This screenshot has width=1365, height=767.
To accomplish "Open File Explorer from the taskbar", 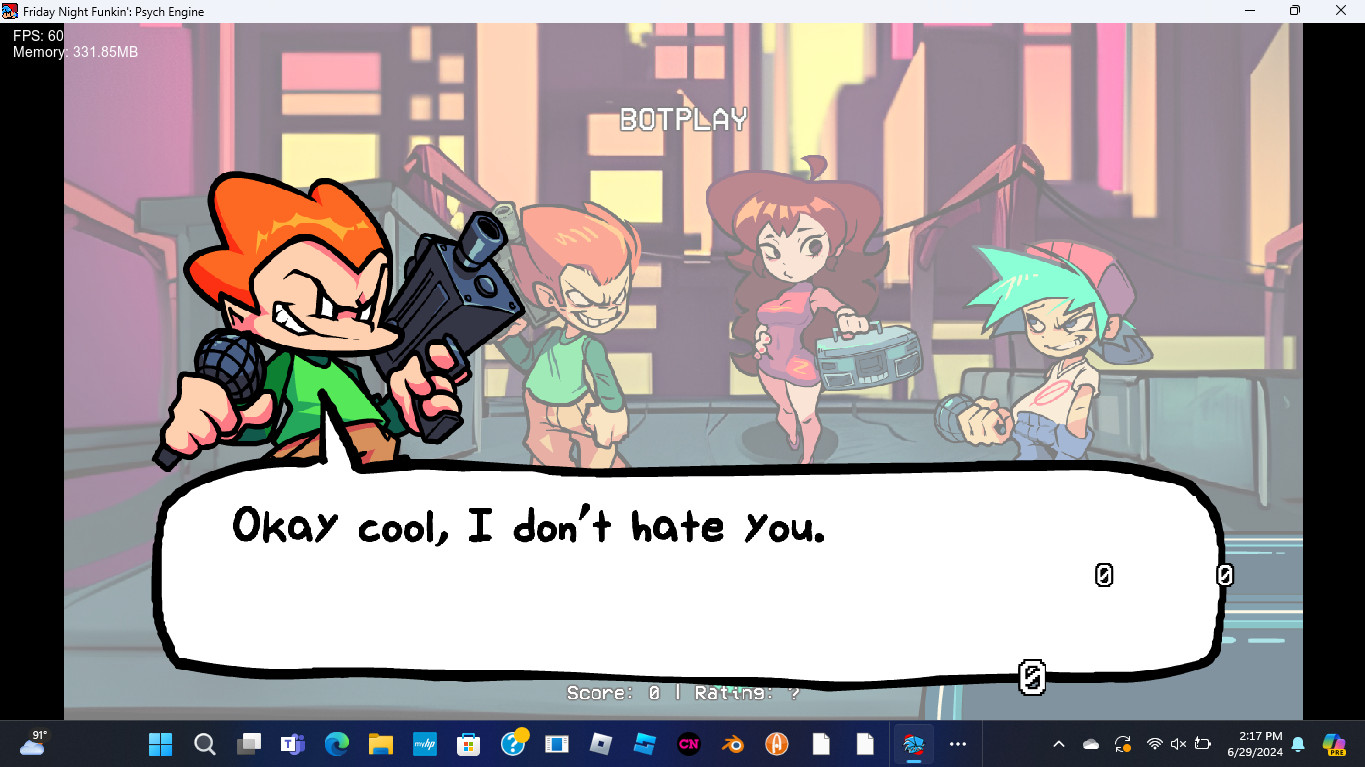I will [381, 744].
